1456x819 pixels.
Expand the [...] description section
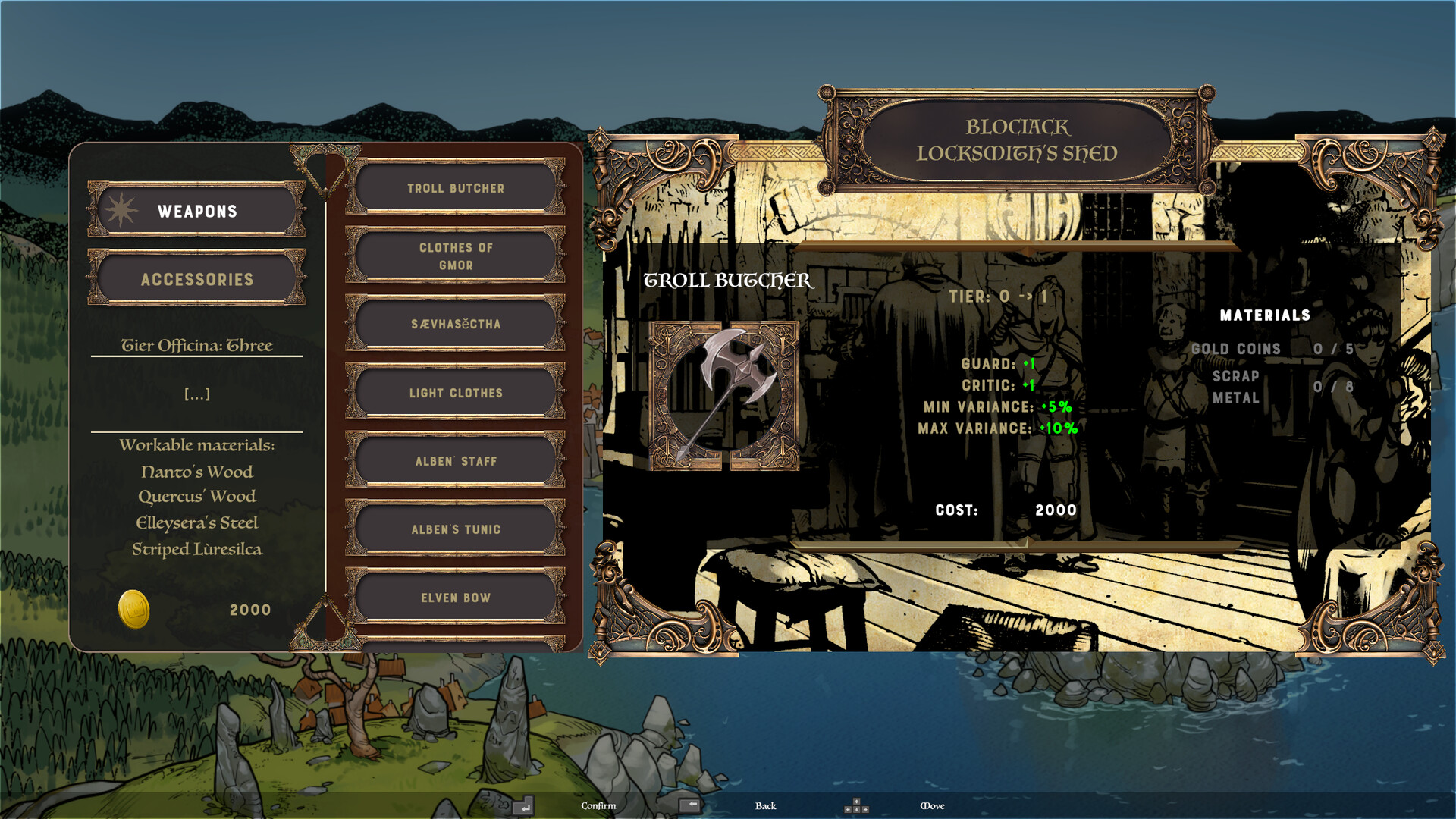click(x=196, y=394)
